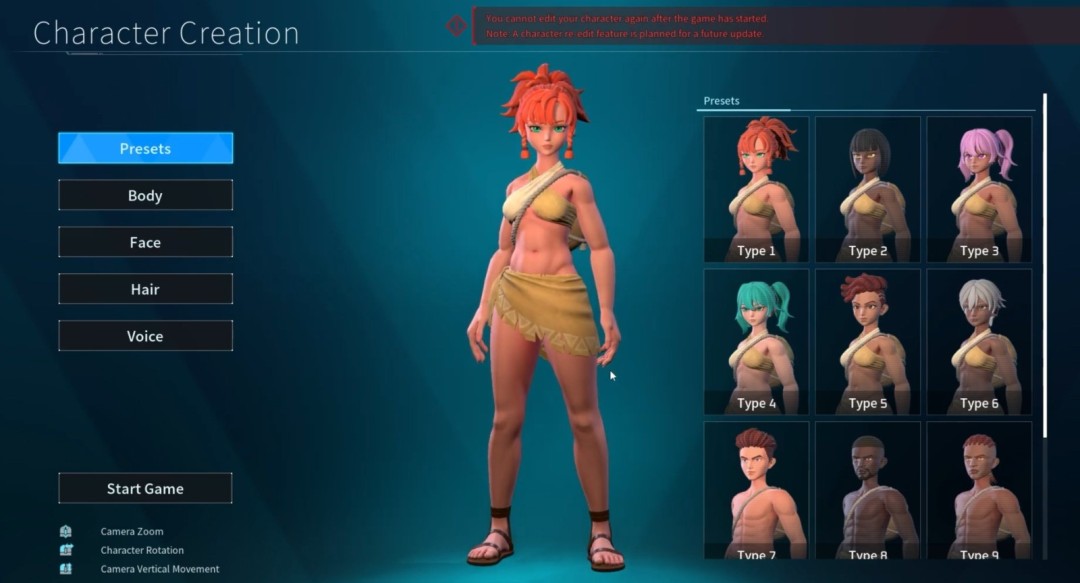Screen dimensions: 1080x583
Task: Select the Type 4 teal-haired preset
Action: tap(756, 342)
